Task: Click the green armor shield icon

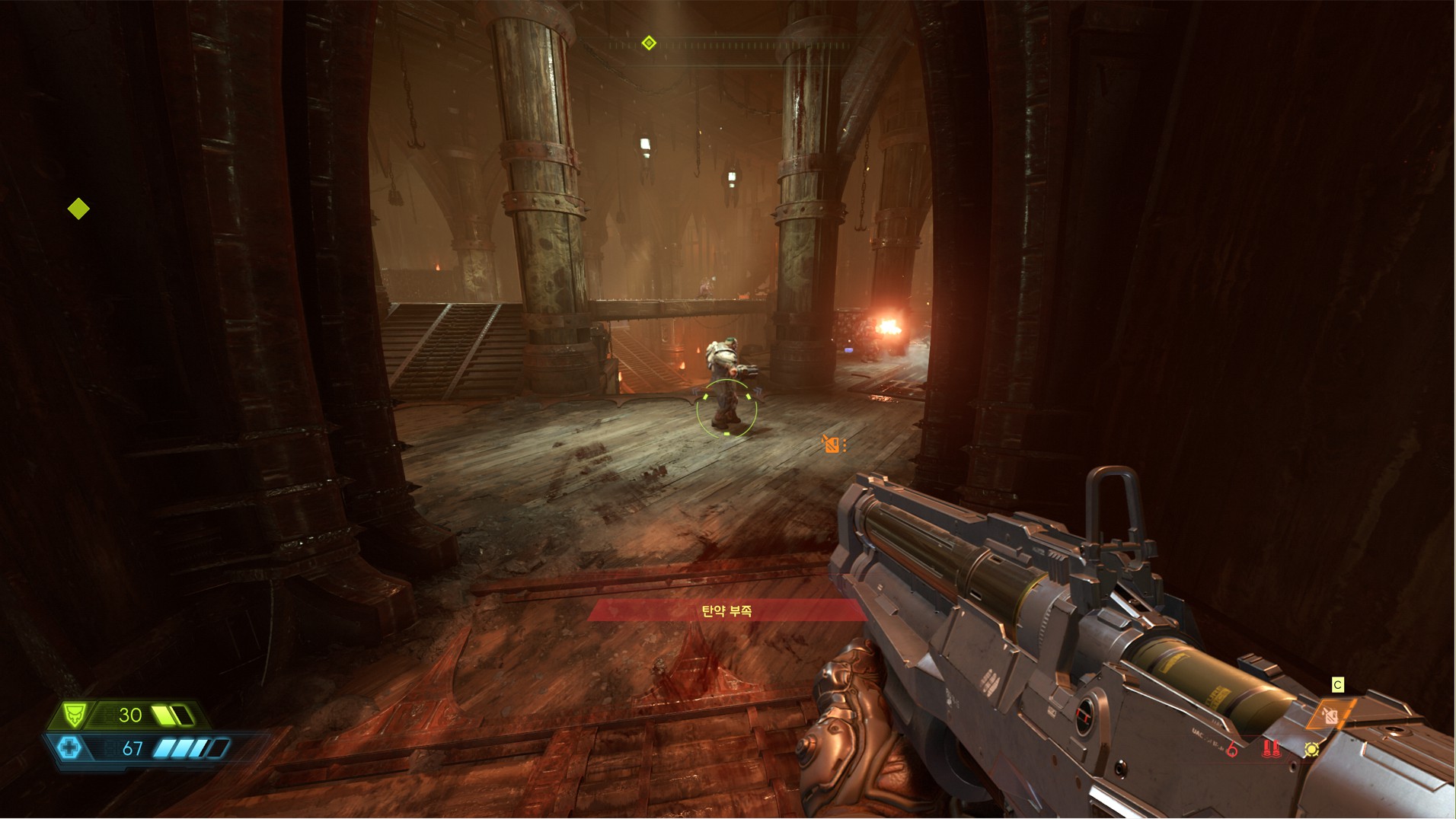Action: [x=73, y=715]
